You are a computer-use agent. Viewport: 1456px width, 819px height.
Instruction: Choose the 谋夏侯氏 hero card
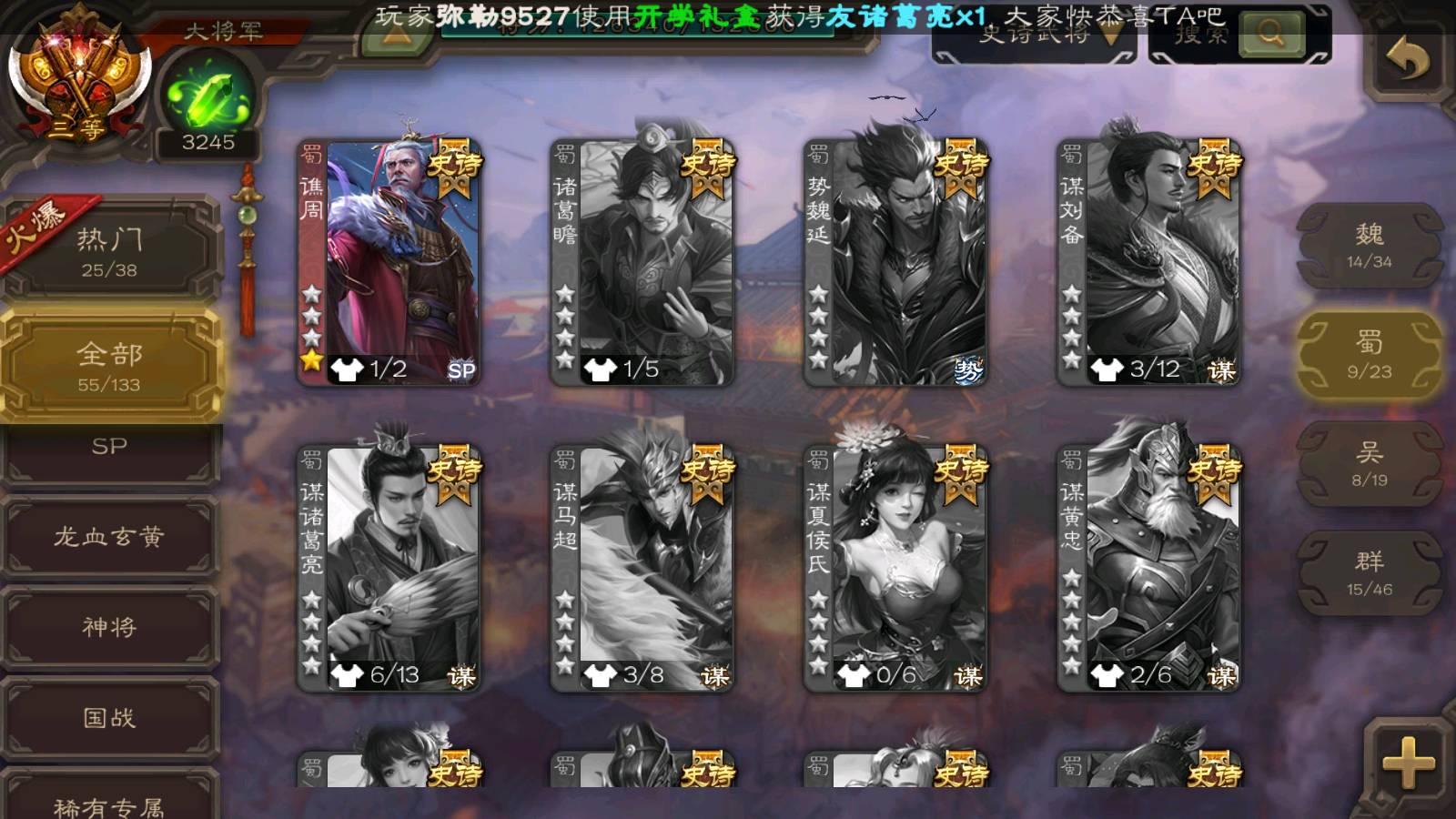tap(895, 568)
